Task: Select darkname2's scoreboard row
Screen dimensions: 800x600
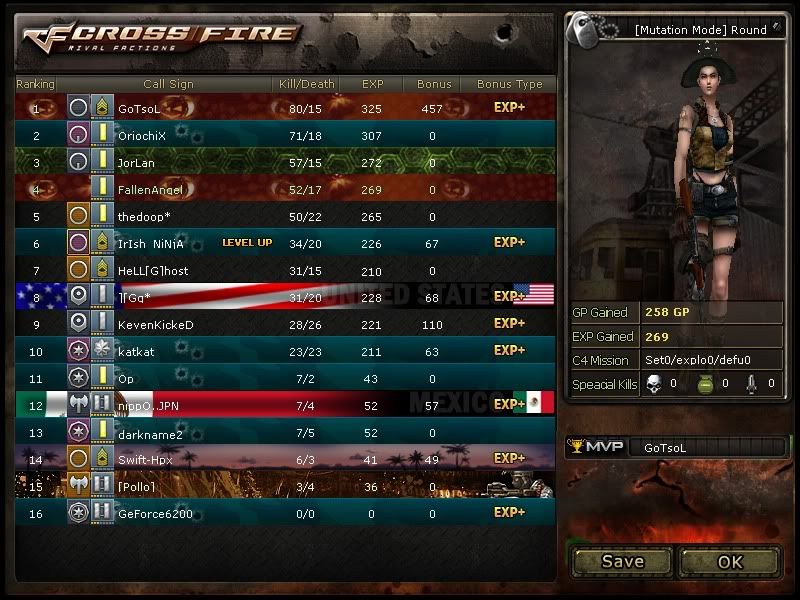Action: pos(285,433)
